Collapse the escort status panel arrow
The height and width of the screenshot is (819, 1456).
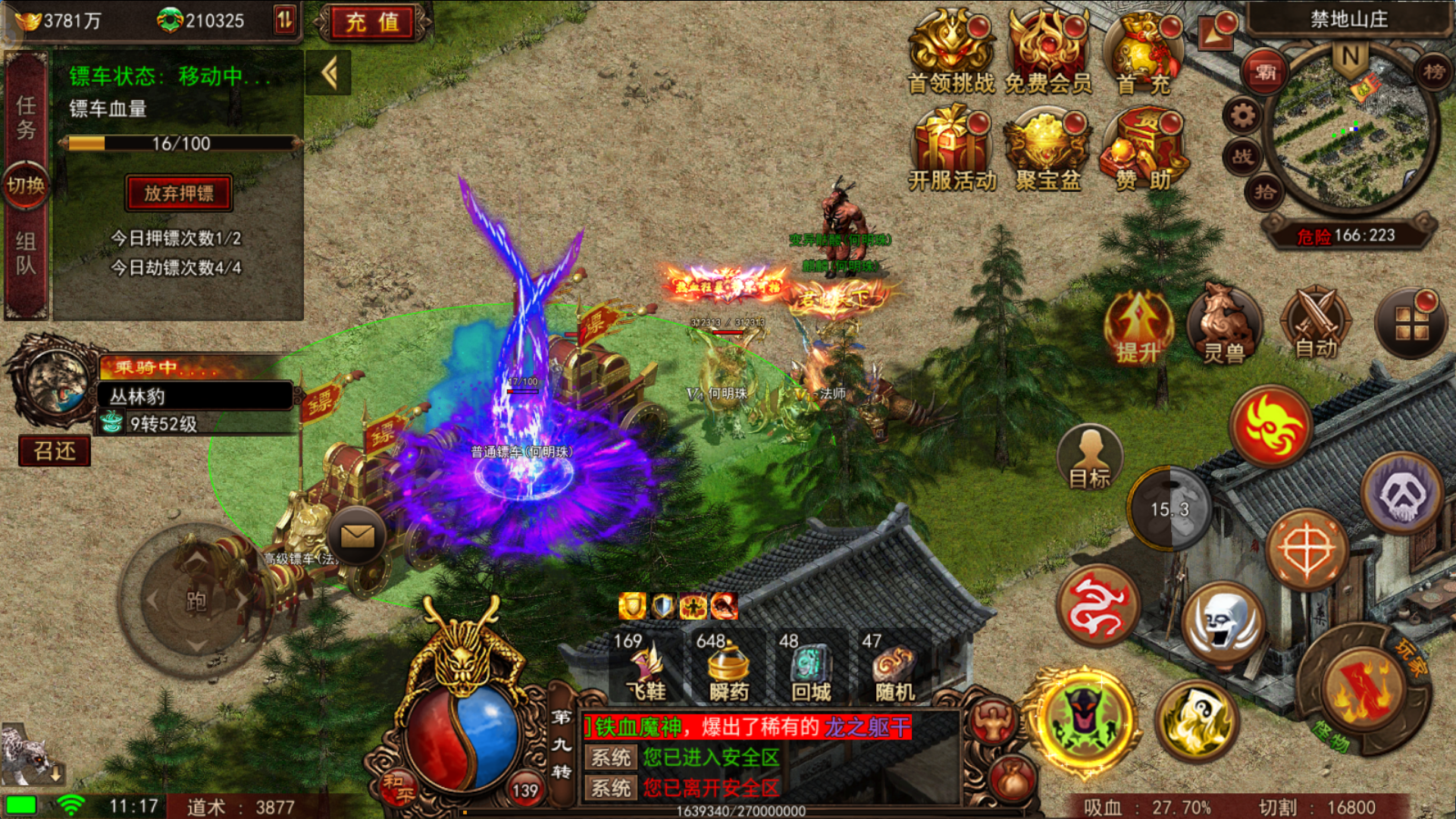point(328,74)
